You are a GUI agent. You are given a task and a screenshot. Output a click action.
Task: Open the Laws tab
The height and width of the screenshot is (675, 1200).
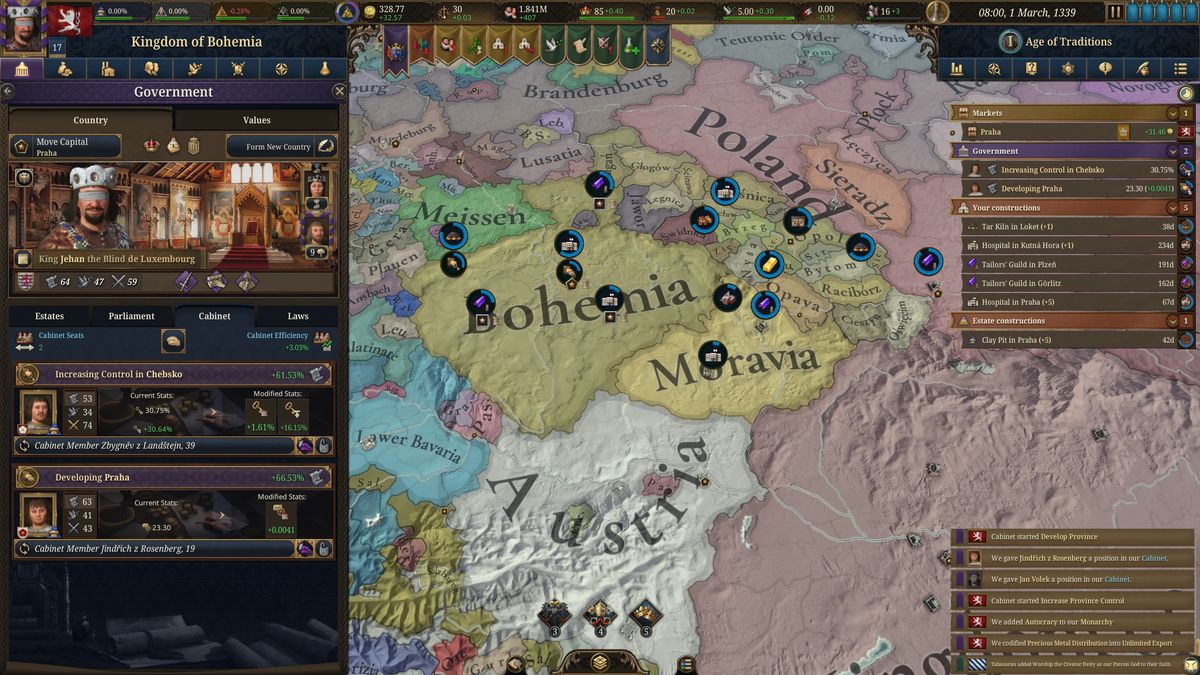298,316
